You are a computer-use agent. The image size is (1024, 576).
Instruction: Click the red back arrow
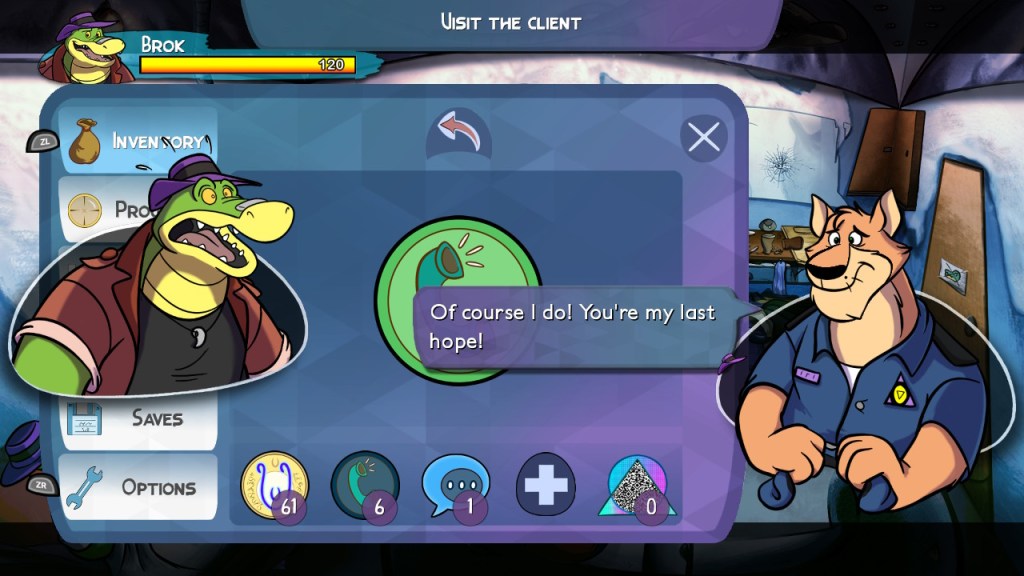[459, 133]
